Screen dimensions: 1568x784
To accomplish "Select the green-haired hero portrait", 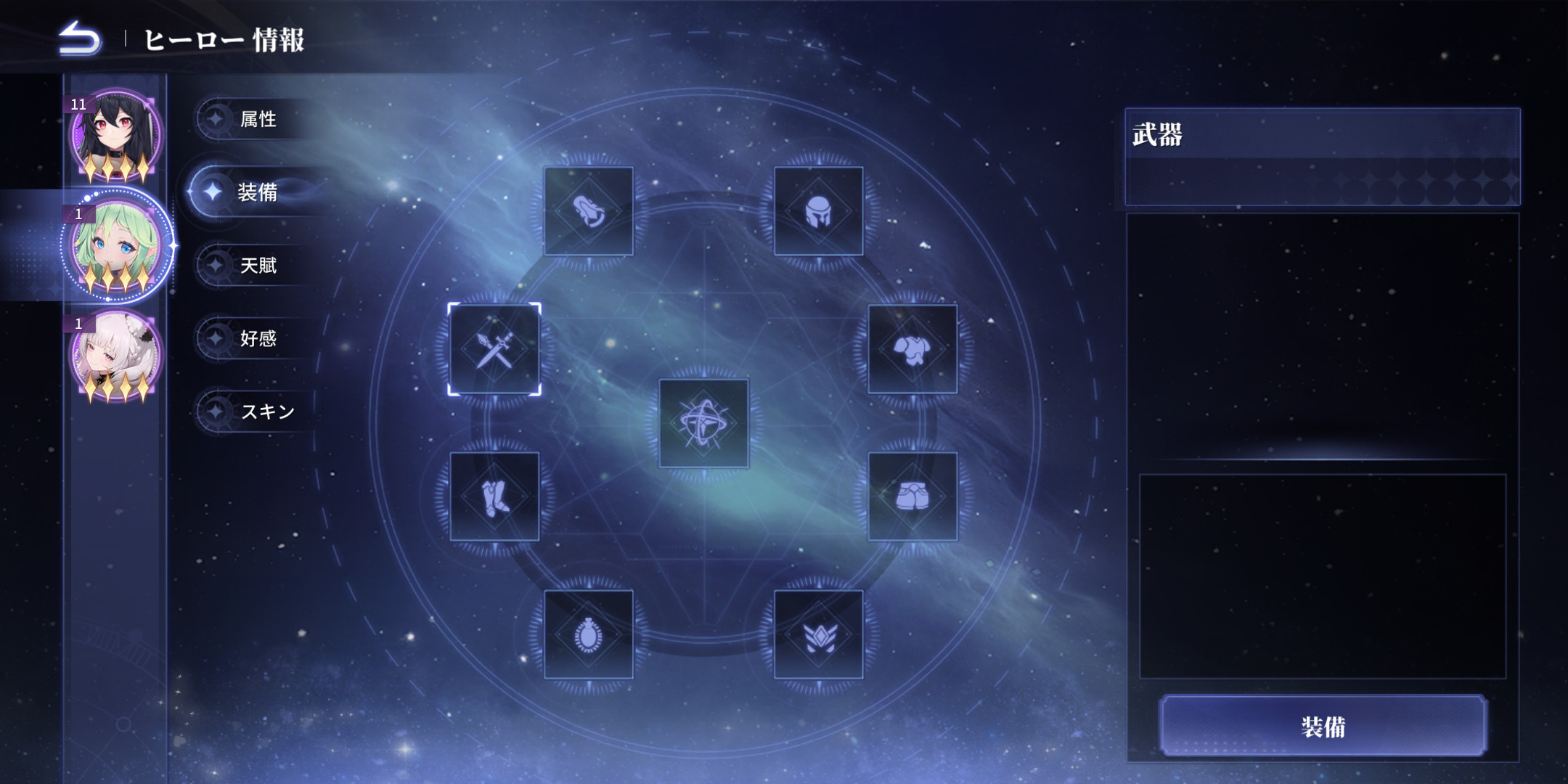I will pos(115,247).
